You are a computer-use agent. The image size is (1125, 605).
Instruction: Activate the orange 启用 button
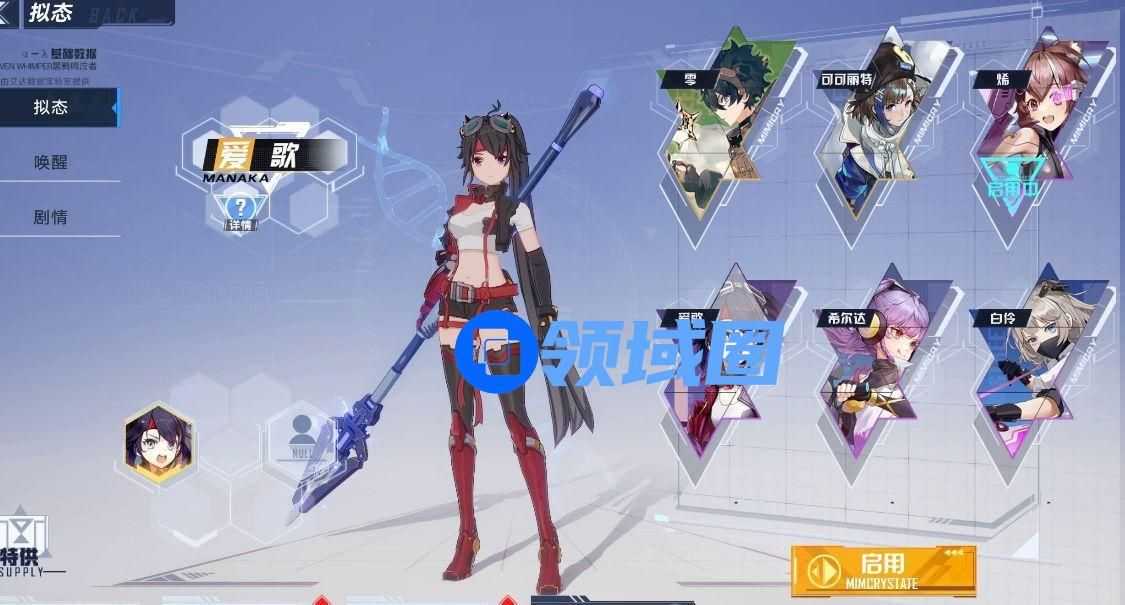point(882,570)
